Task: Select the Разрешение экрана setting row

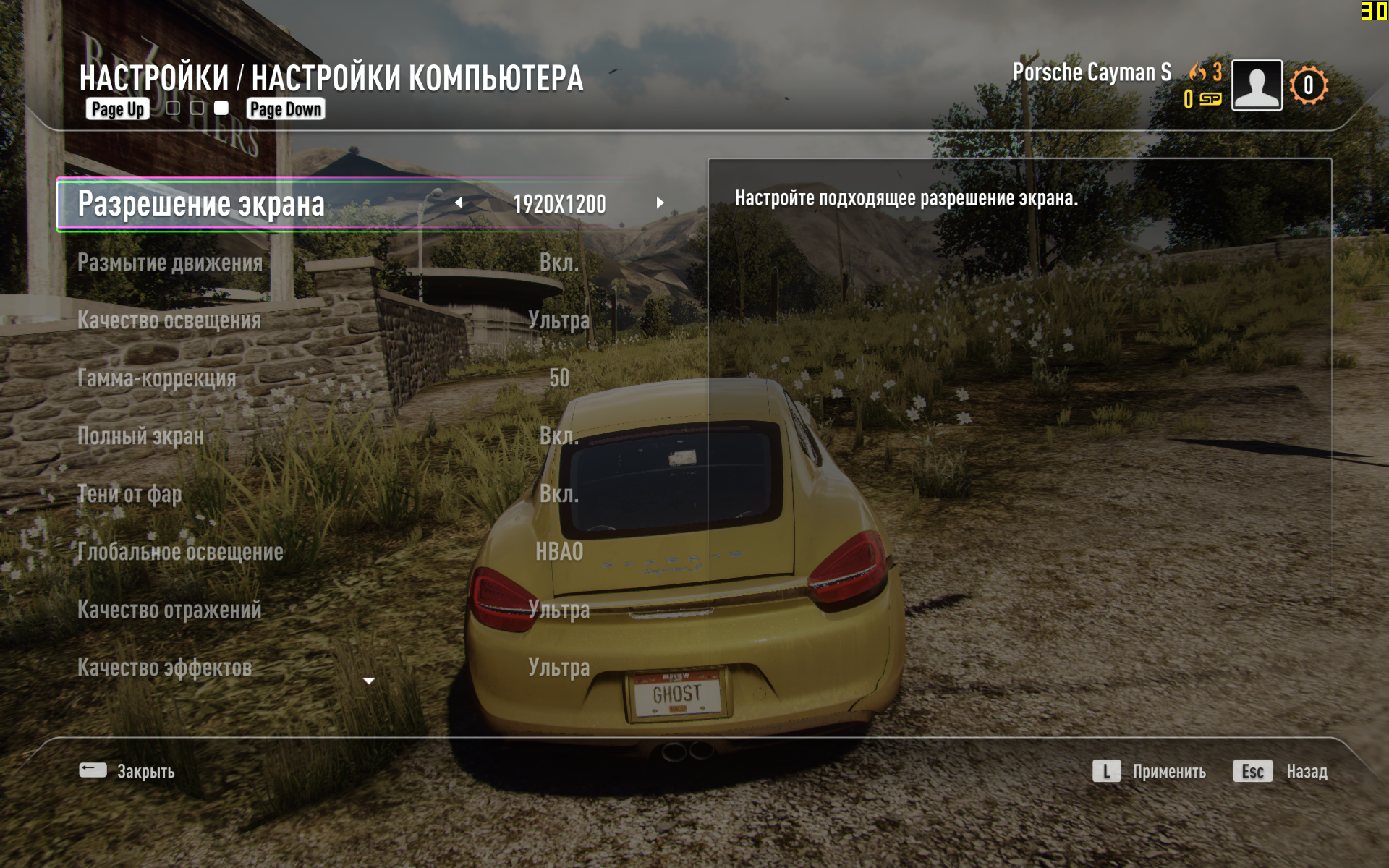Action: point(201,204)
